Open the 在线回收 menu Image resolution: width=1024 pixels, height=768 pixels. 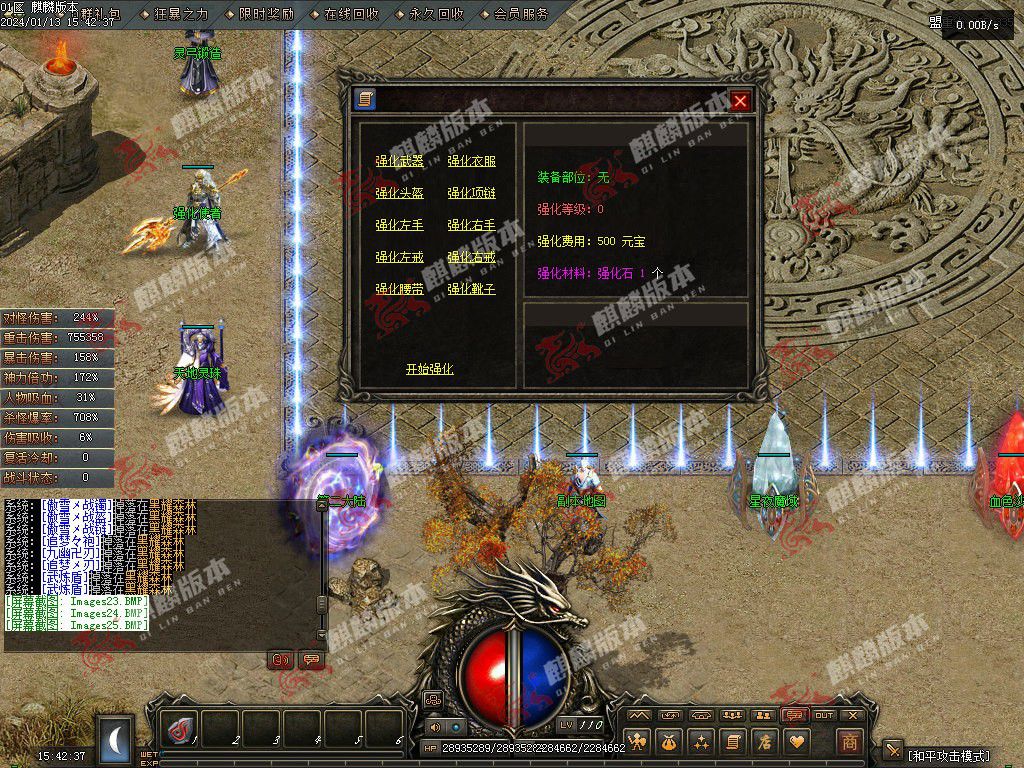point(351,14)
